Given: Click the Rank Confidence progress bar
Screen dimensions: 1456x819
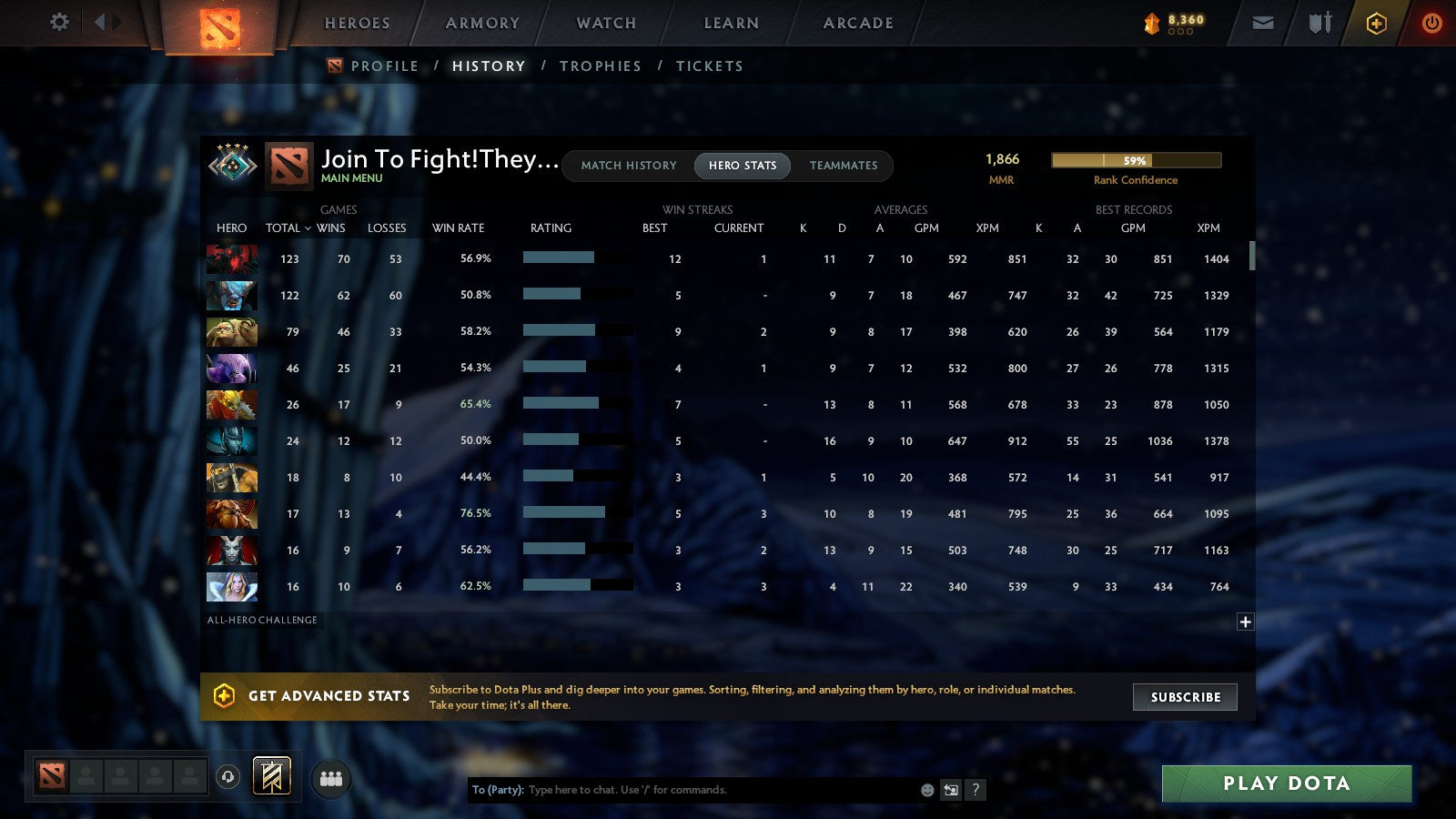Looking at the screenshot, I should point(1136,160).
